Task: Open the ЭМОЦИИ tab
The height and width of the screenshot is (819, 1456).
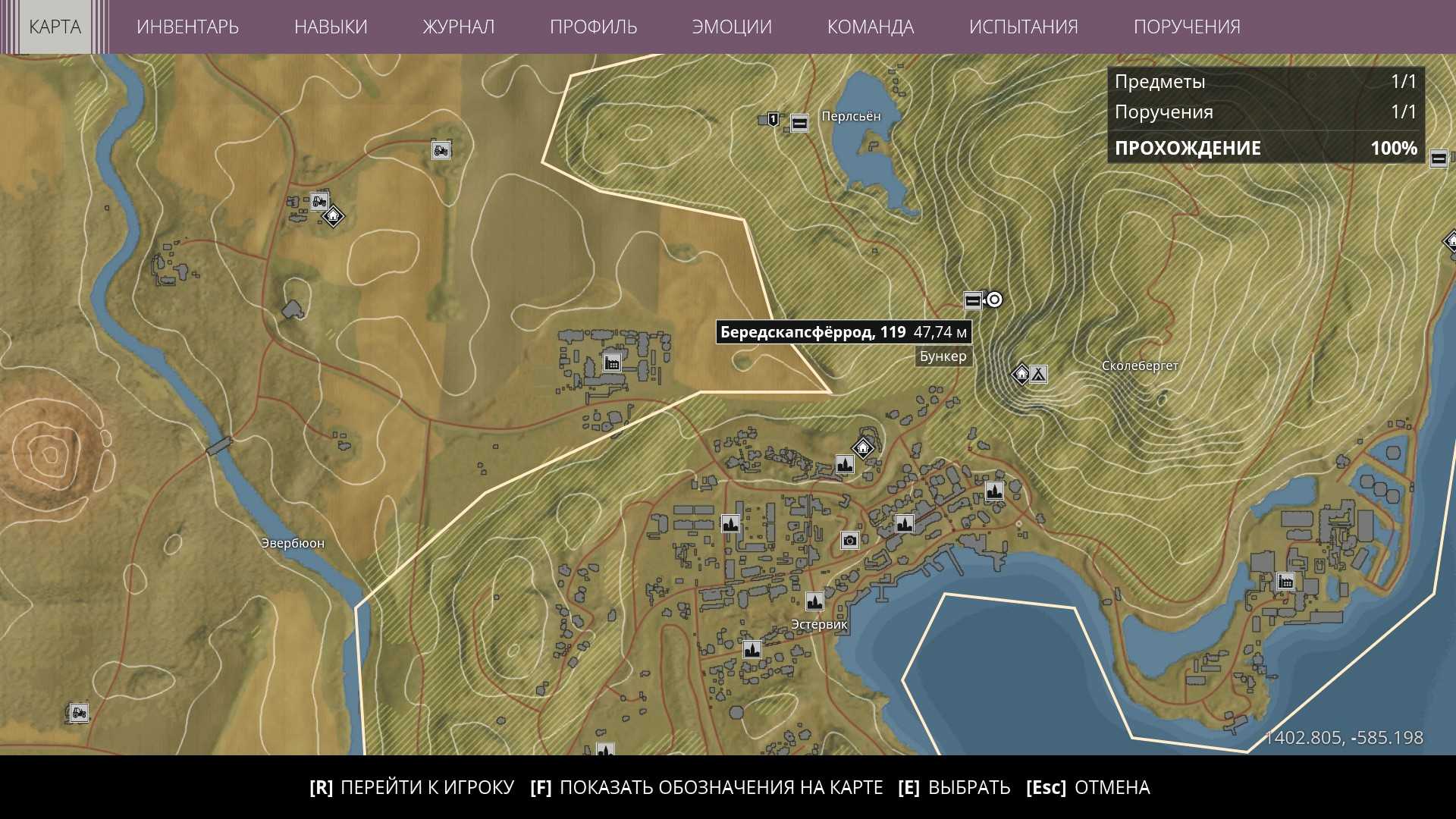Action: [732, 27]
